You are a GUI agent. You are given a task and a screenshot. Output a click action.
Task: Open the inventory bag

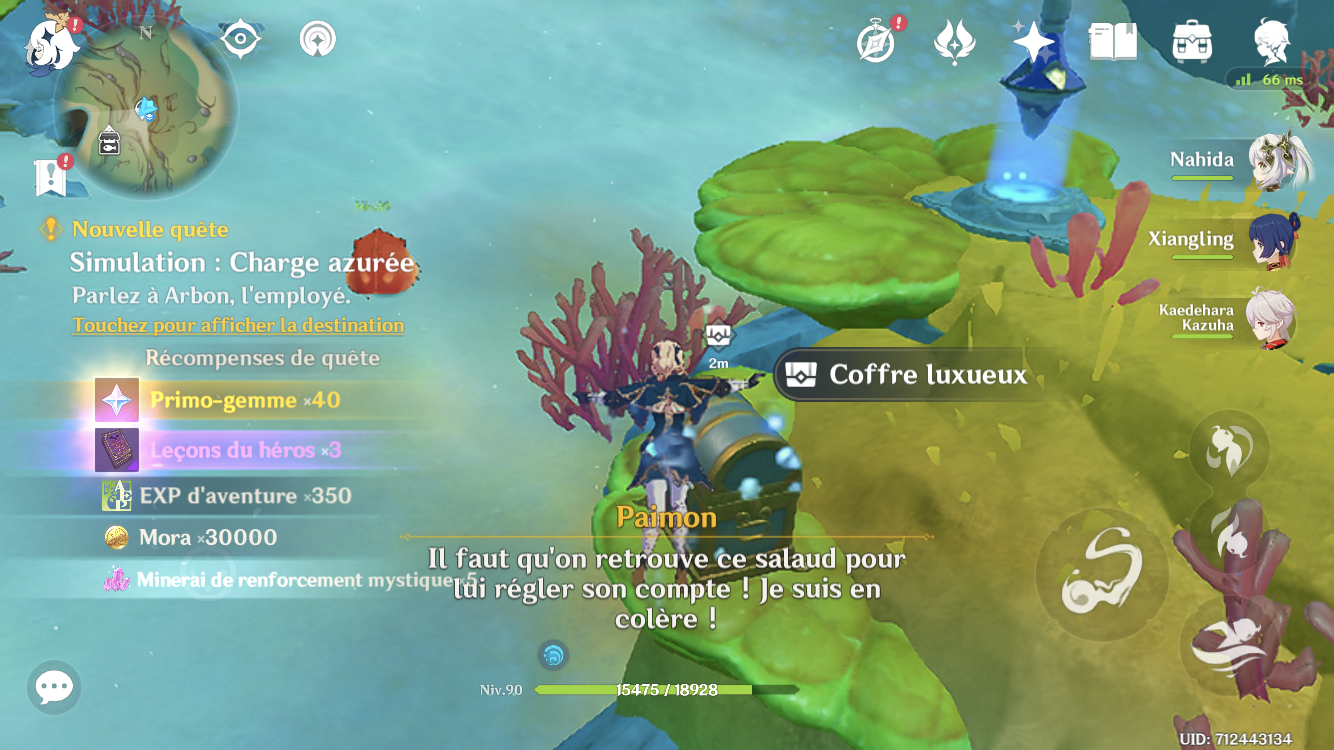(1191, 42)
